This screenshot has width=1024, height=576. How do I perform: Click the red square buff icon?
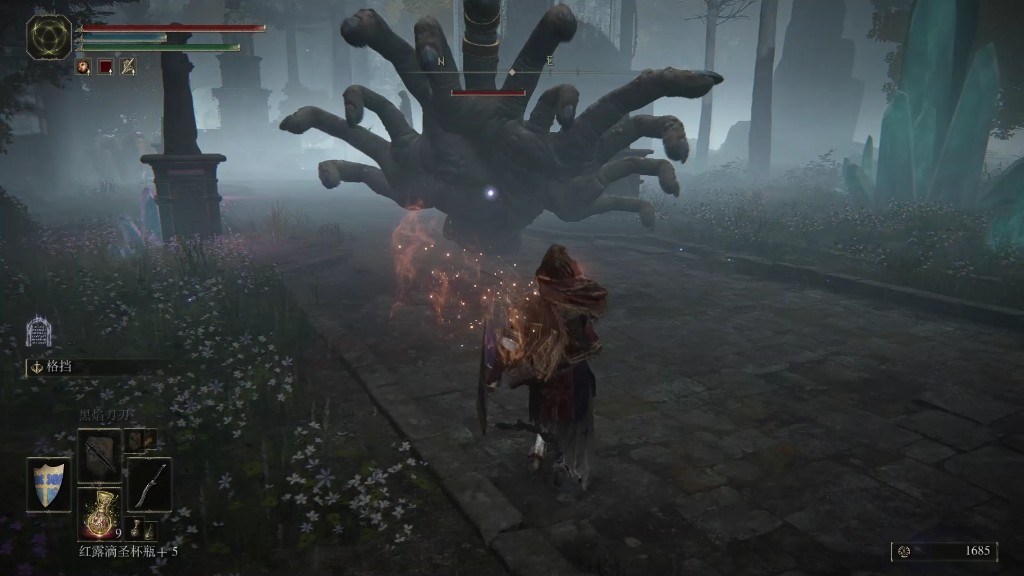coord(105,67)
